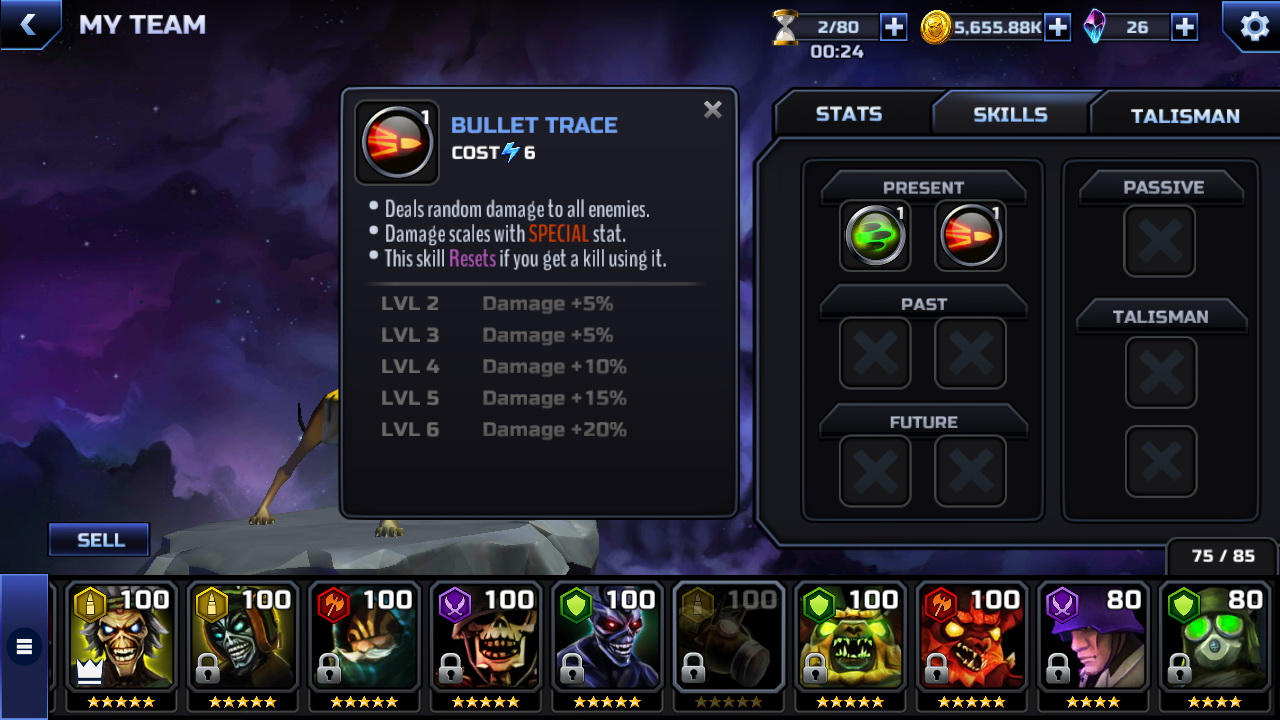Add more hourglass energy with plus button
Image resolution: width=1280 pixels, height=720 pixels.
click(x=893, y=27)
